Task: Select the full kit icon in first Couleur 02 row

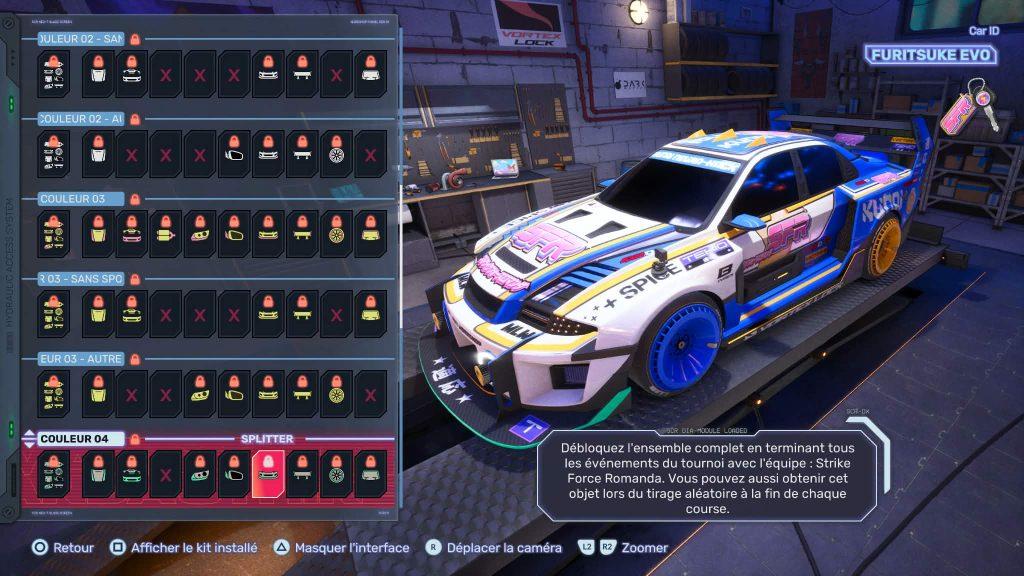Action: pyautogui.click(x=54, y=73)
